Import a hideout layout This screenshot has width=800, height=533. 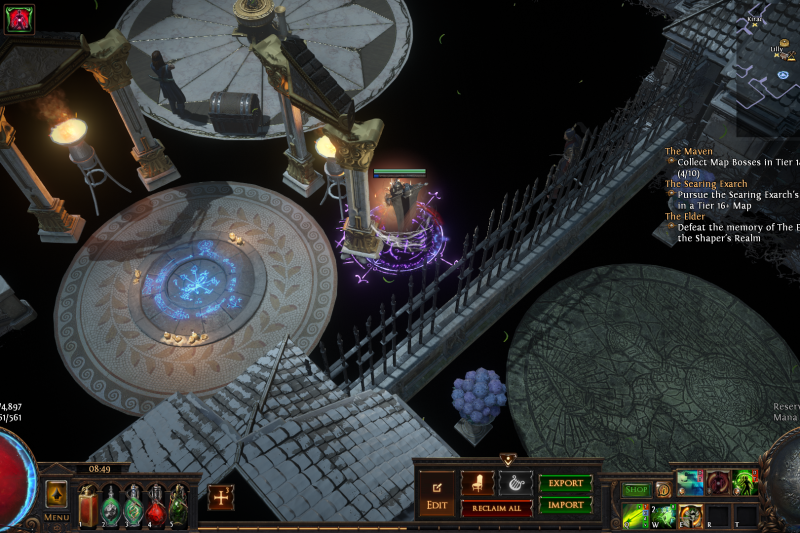[565, 505]
